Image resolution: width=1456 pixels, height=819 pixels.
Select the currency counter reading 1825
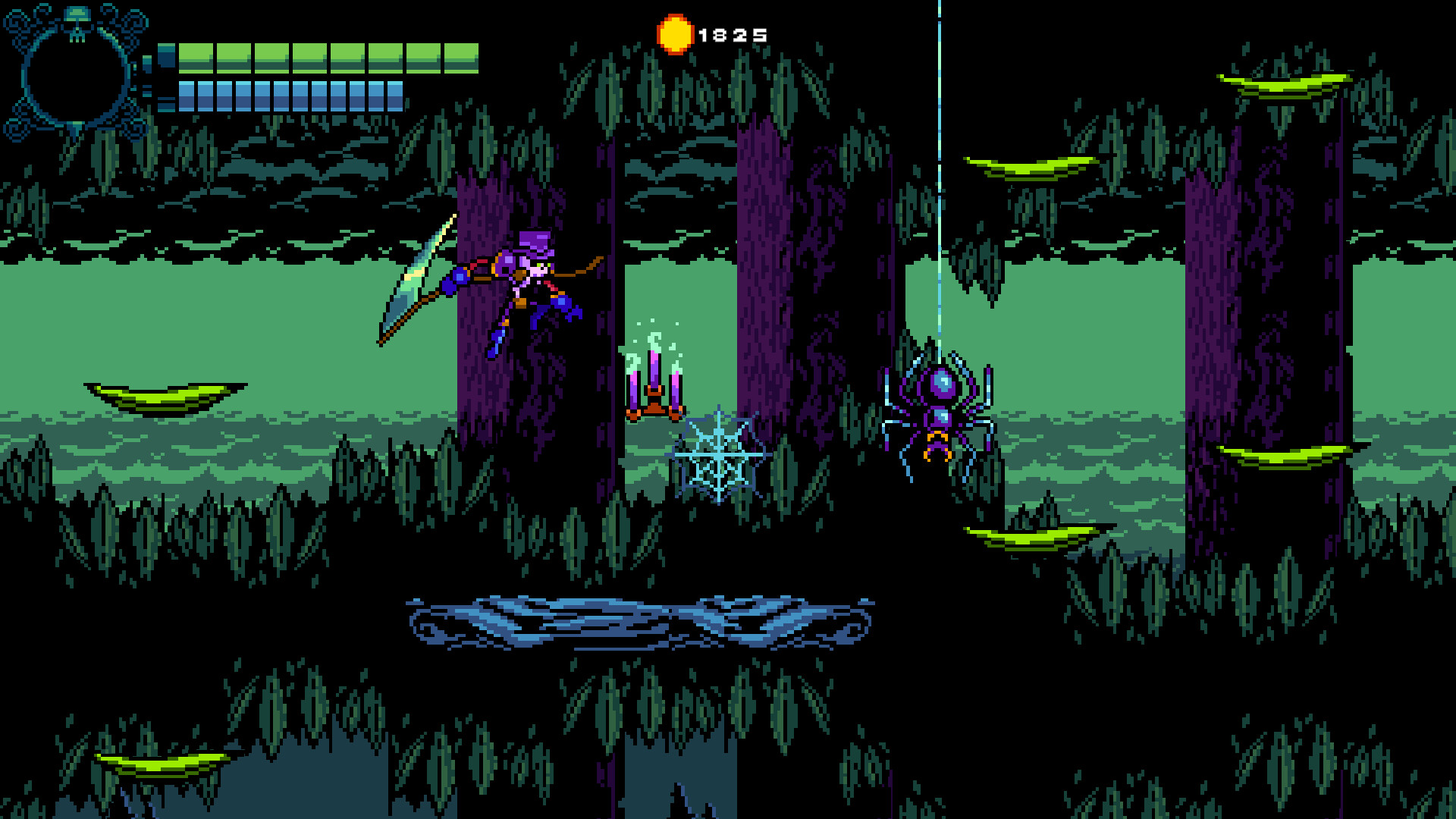click(732, 33)
